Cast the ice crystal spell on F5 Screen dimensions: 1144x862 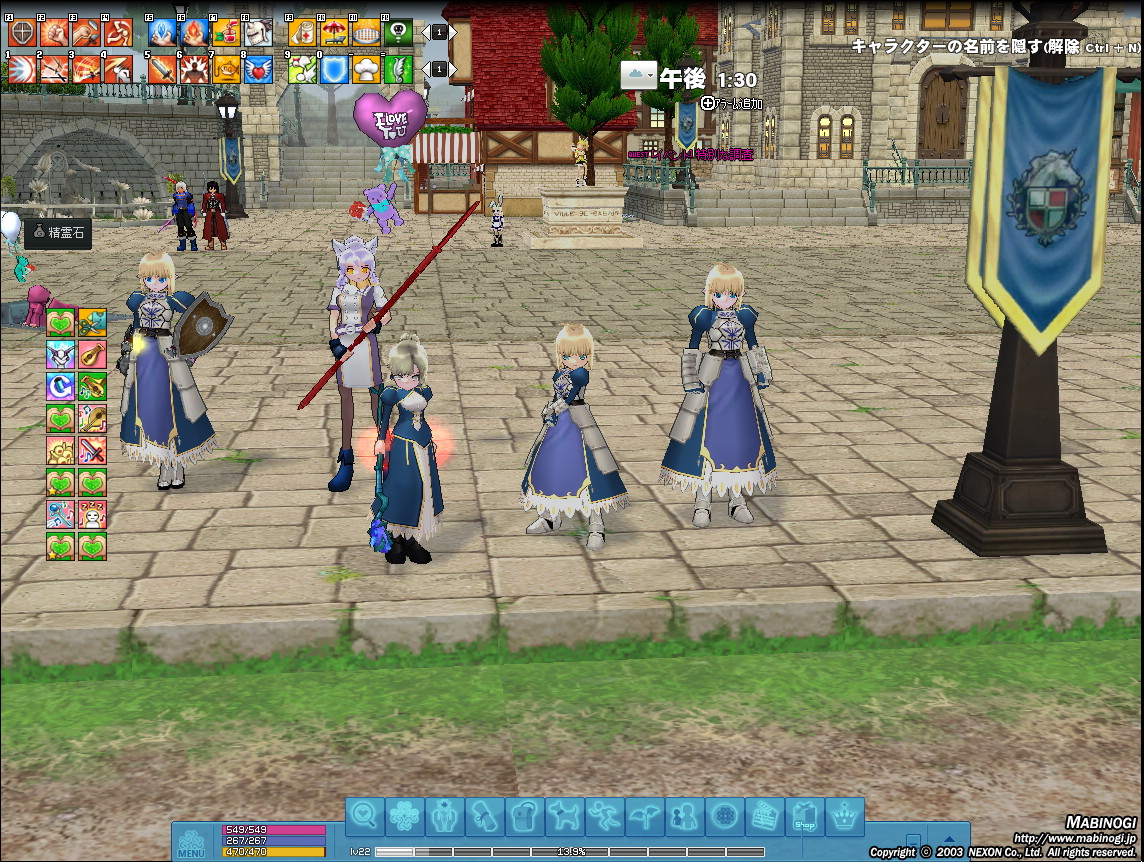[x=161, y=33]
